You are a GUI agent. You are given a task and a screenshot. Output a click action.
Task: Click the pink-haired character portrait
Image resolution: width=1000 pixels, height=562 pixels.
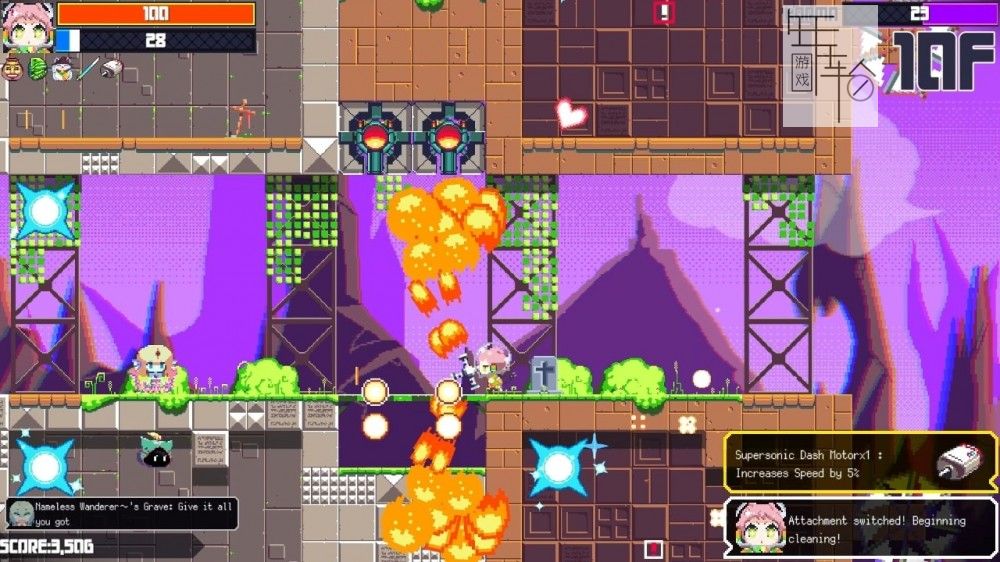[26, 26]
